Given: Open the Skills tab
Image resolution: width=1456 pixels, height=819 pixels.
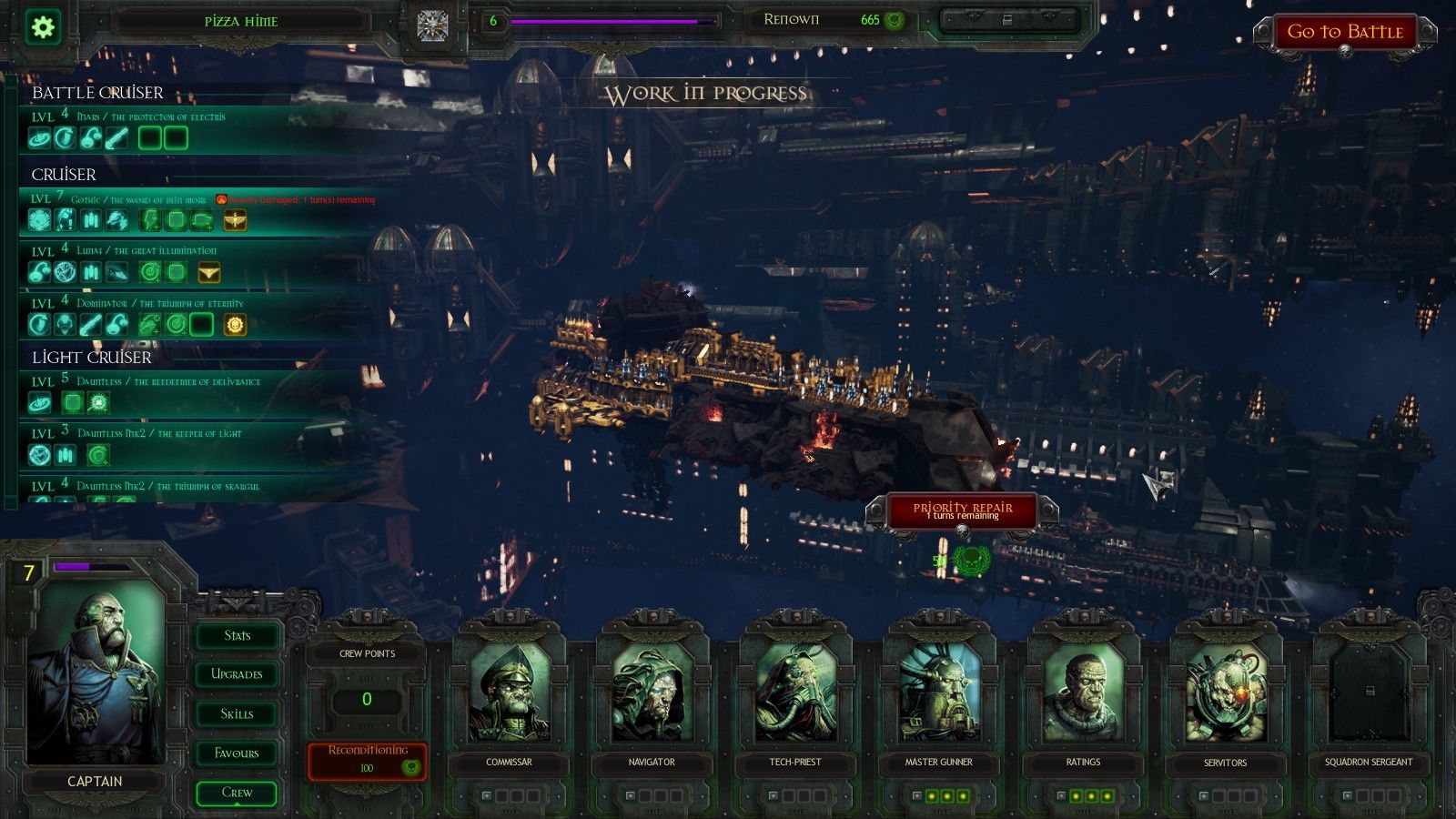Looking at the screenshot, I should click(237, 713).
